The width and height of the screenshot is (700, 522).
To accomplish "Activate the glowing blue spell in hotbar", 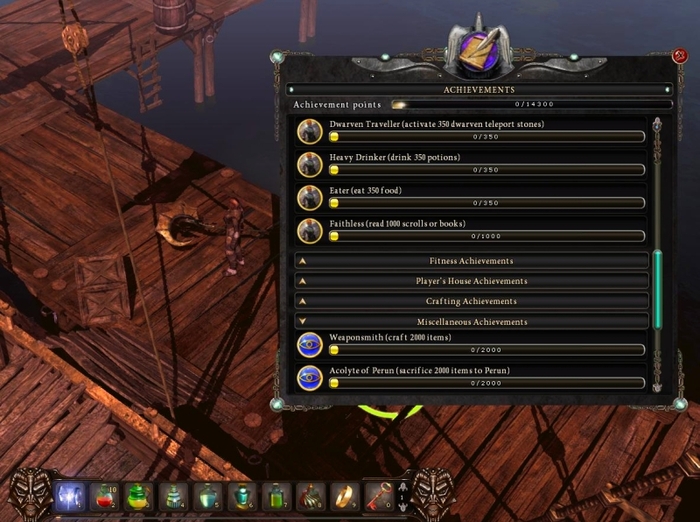I will 71,496.
